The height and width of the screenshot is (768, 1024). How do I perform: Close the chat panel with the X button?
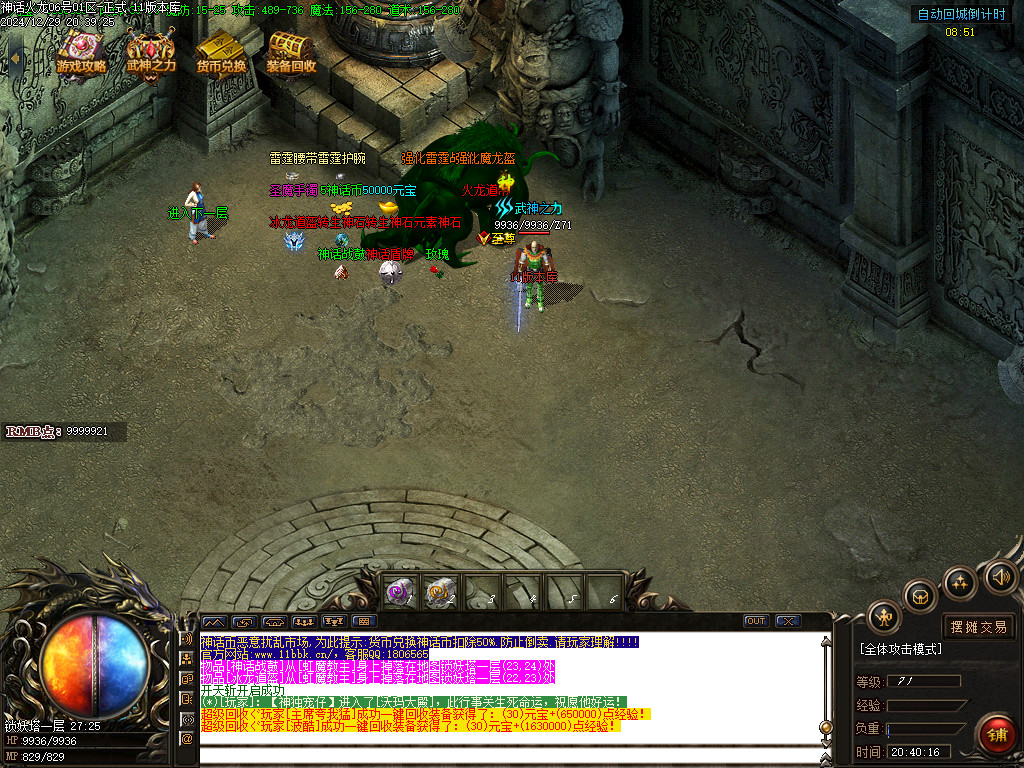(x=788, y=621)
